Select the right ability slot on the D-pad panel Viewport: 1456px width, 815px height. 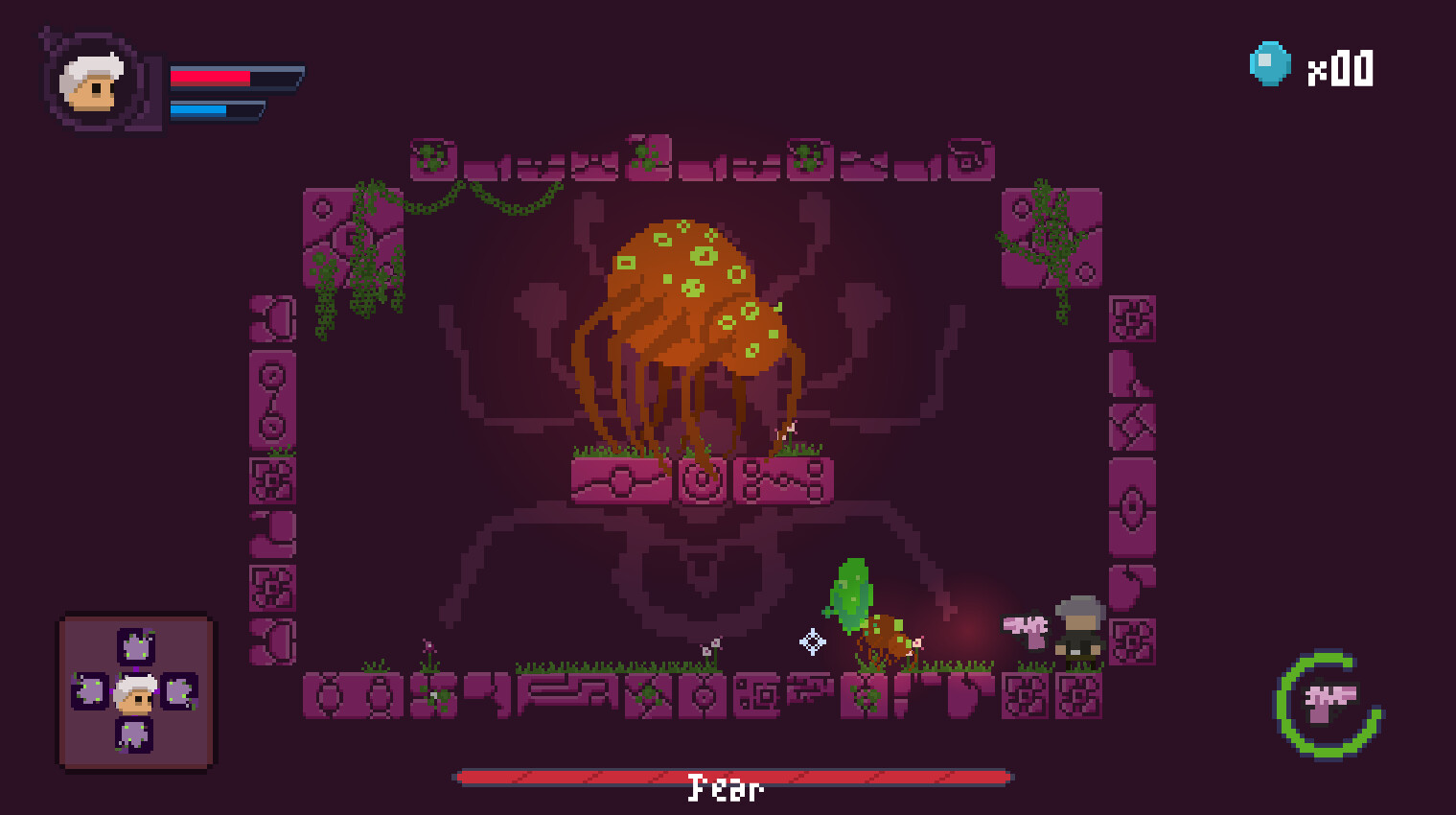[x=178, y=692]
